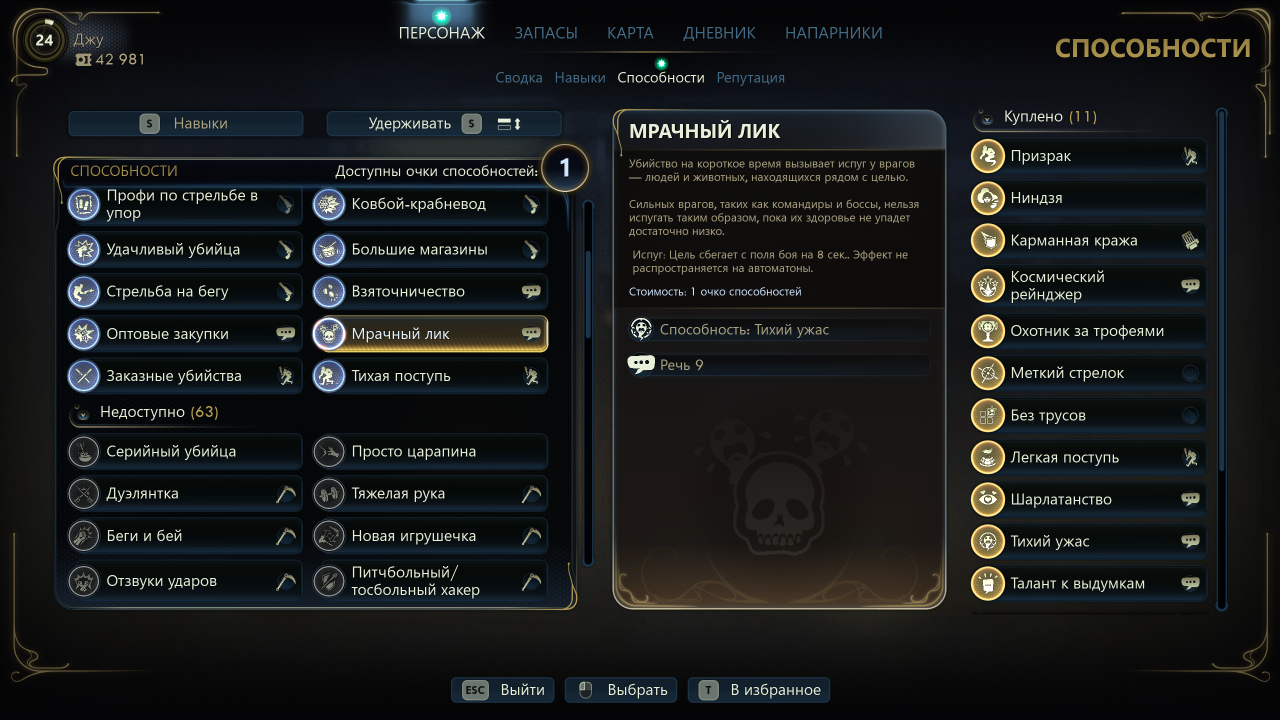Select purchased ability Призрак

tap(1088, 156)
